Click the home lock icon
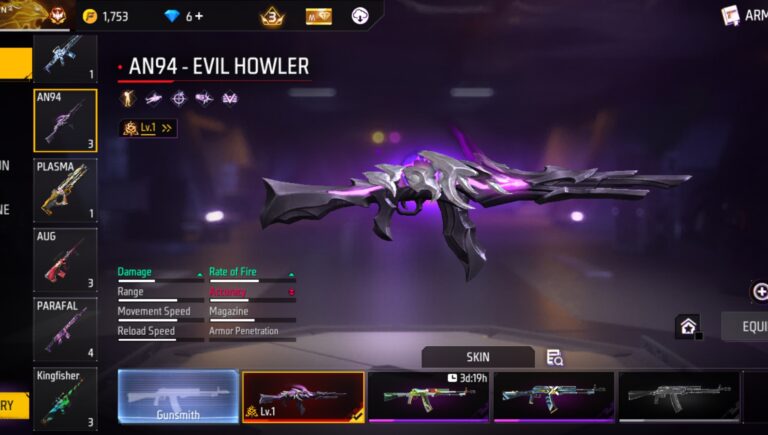Image resolution: width=768 pixels, height=435 pixels. pos(687,326)
